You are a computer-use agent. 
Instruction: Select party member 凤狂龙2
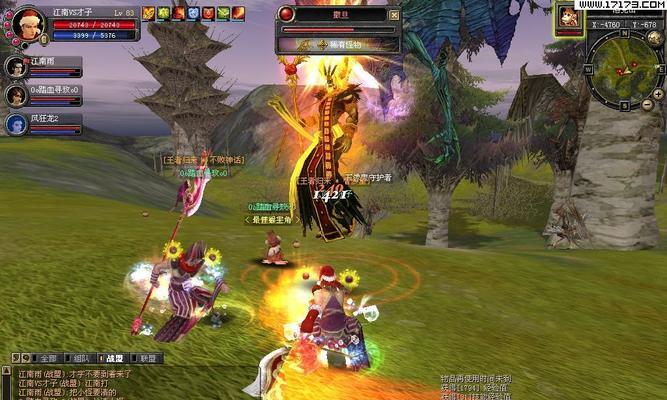pyautogui.click(x=16, y=124)
